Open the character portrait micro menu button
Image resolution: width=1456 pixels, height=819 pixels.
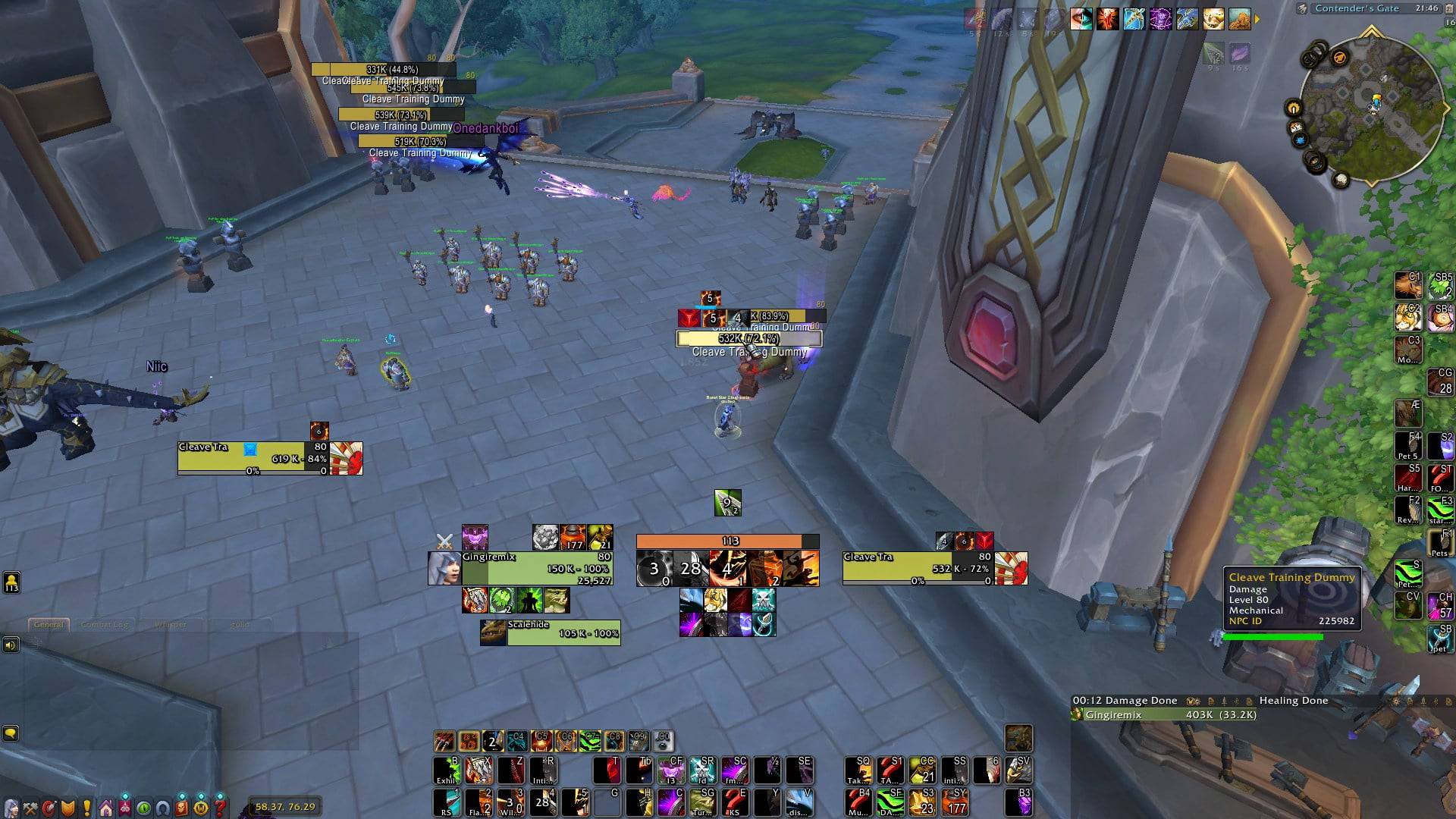tap(11, 807)
